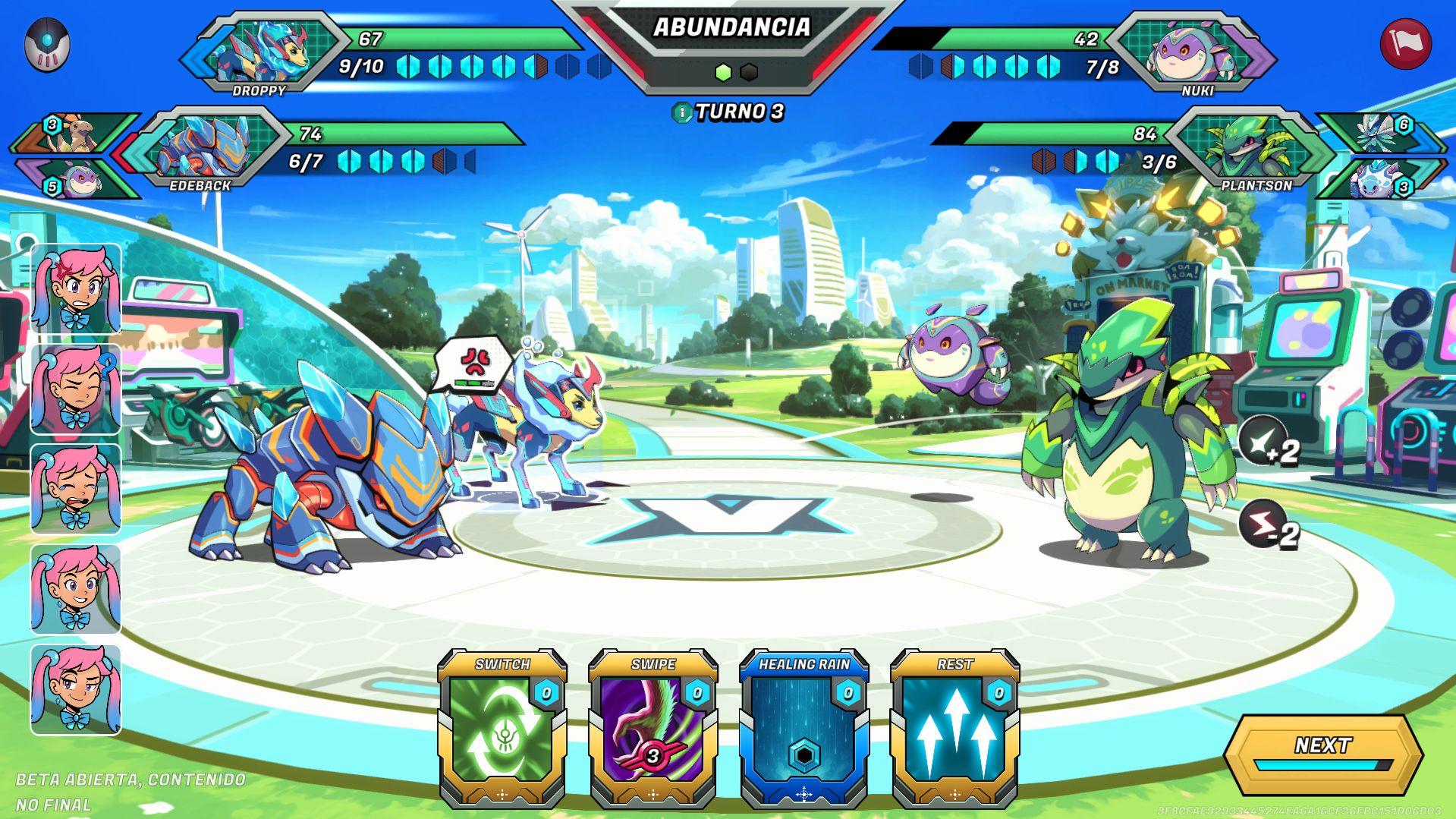The height and width of the screenshot is (819, 1456).
Task: Select the crying girl emote
Action: pyautogui.click(x=75, y=490)
